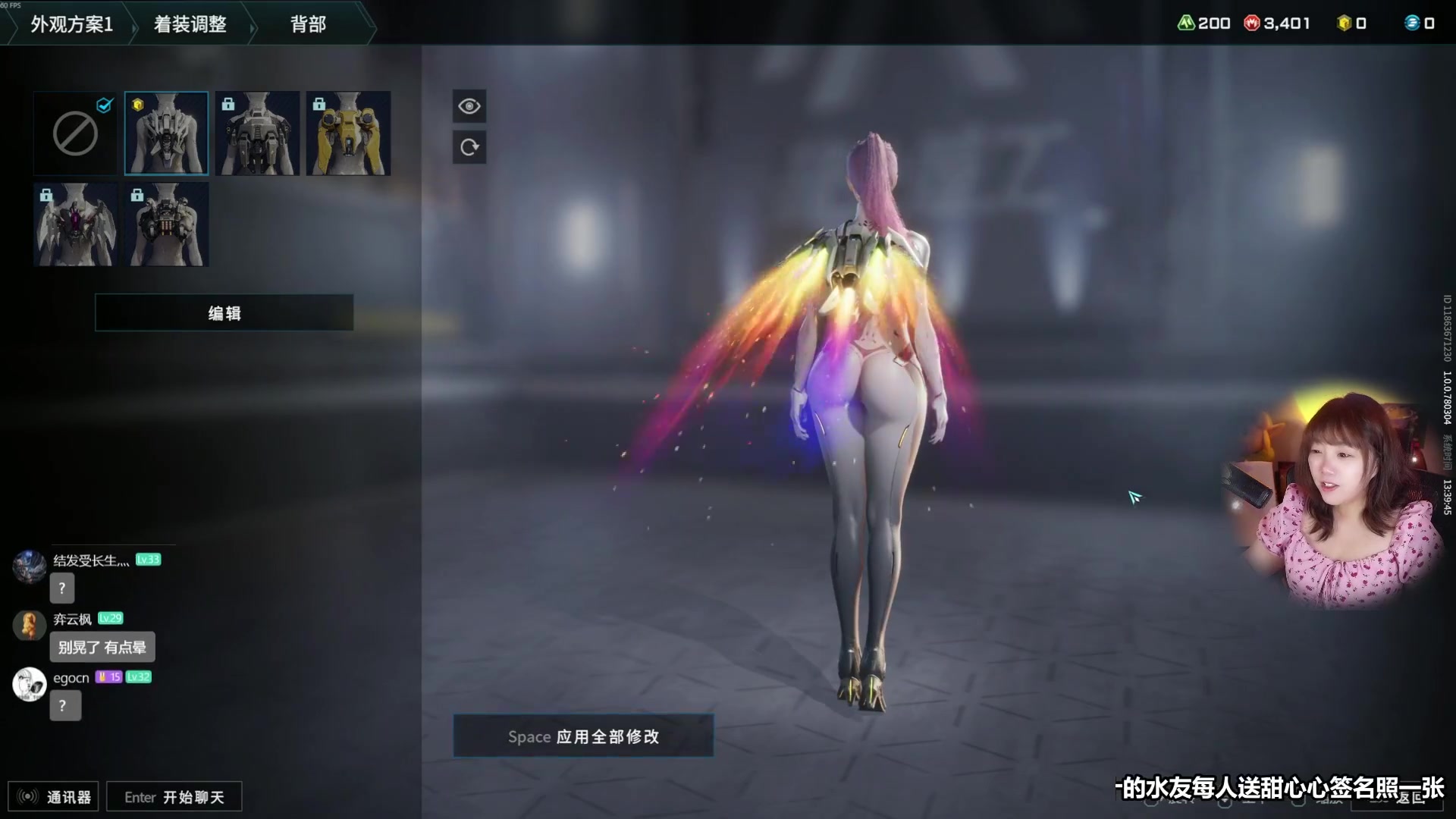Screen dimensions: 1456x819
Task: Choose the empty no-backpack slot
Action: (75, 133)
